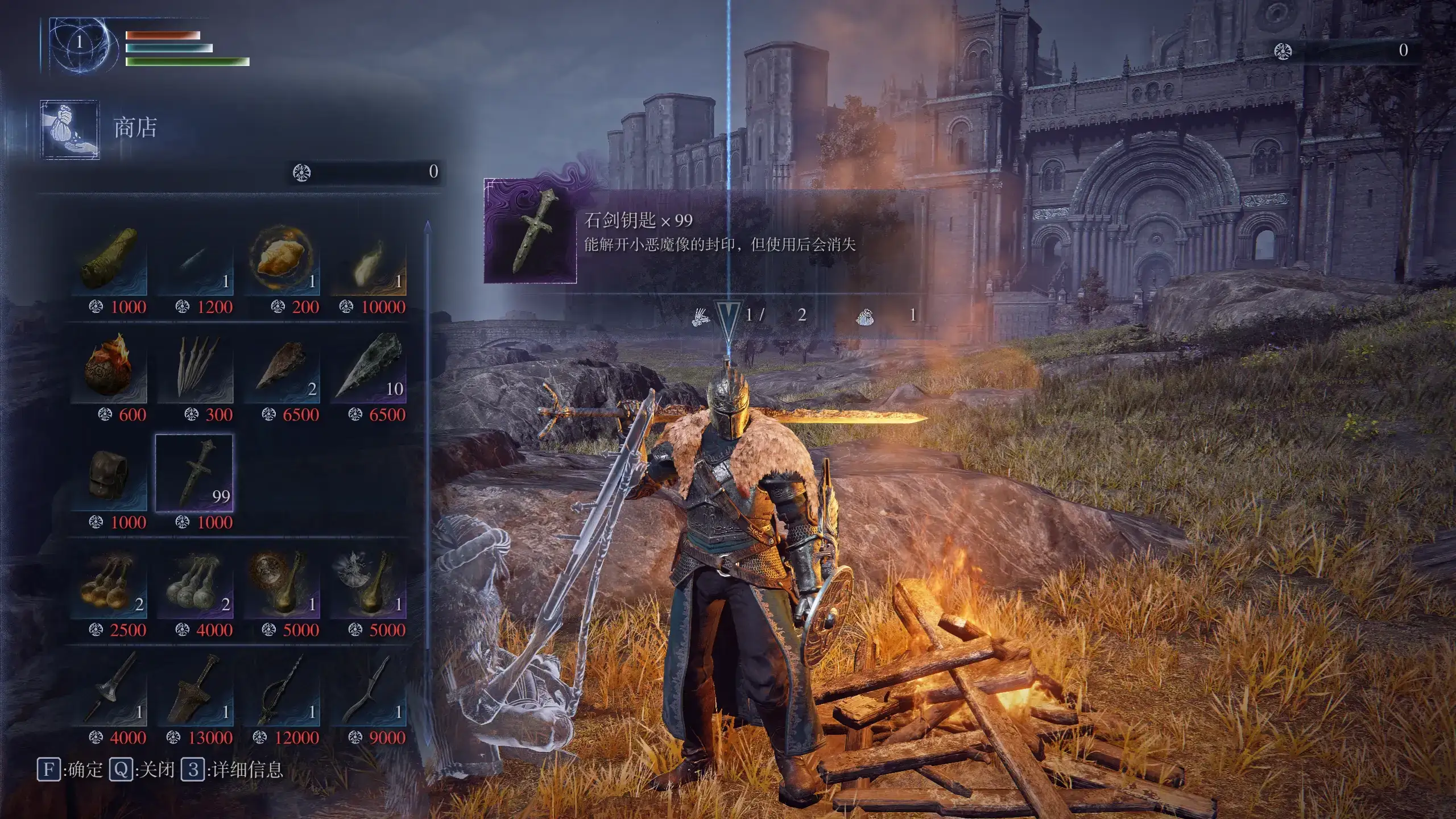The image size is (1456, 819).
Task: Click the Stonesword Key preview image
Action: (x=530, y=231)
